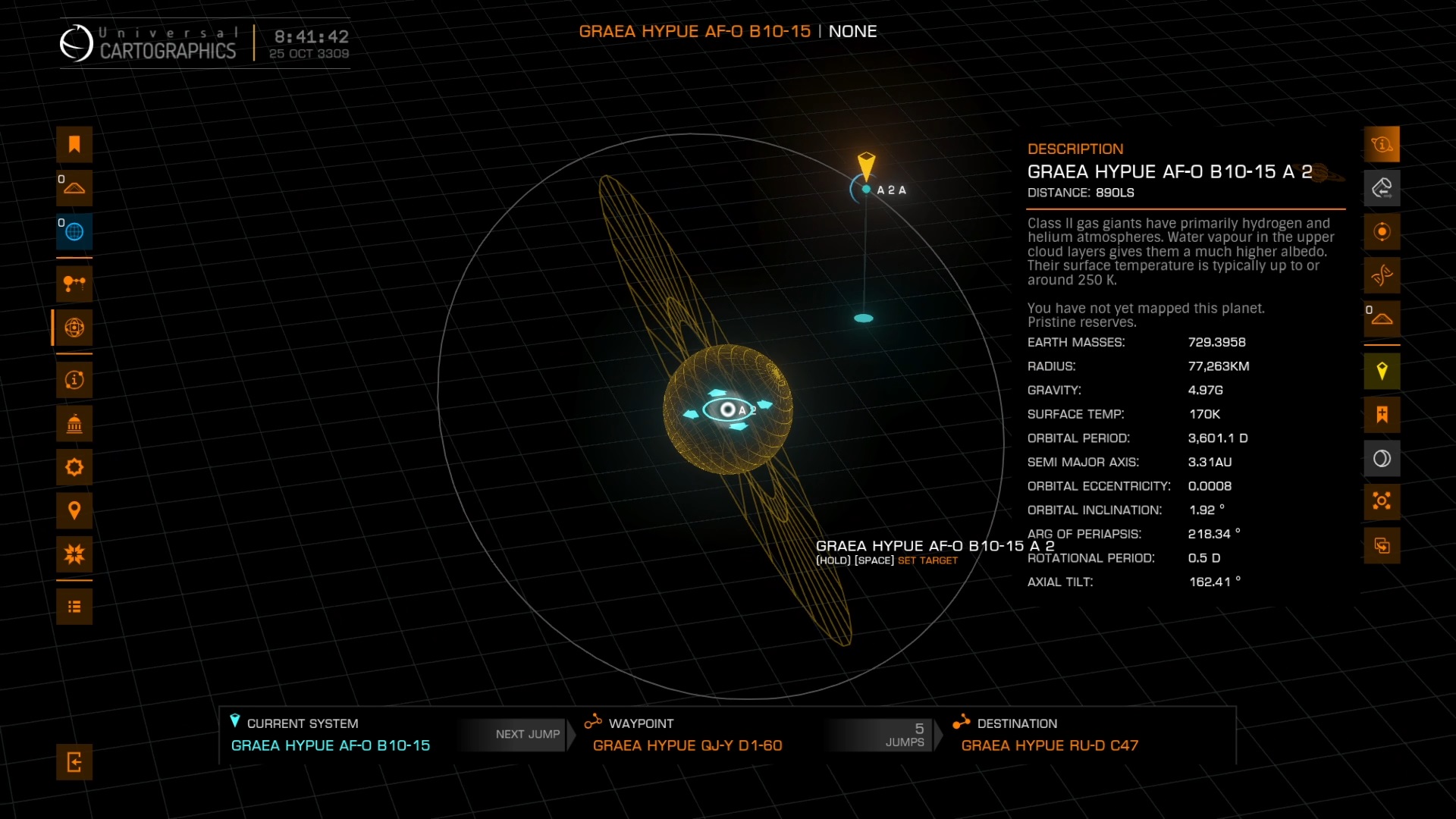Show the planet description info tab
Image resolution: width=1456 pixels, height=819 pixels.
pos(1382,144)
